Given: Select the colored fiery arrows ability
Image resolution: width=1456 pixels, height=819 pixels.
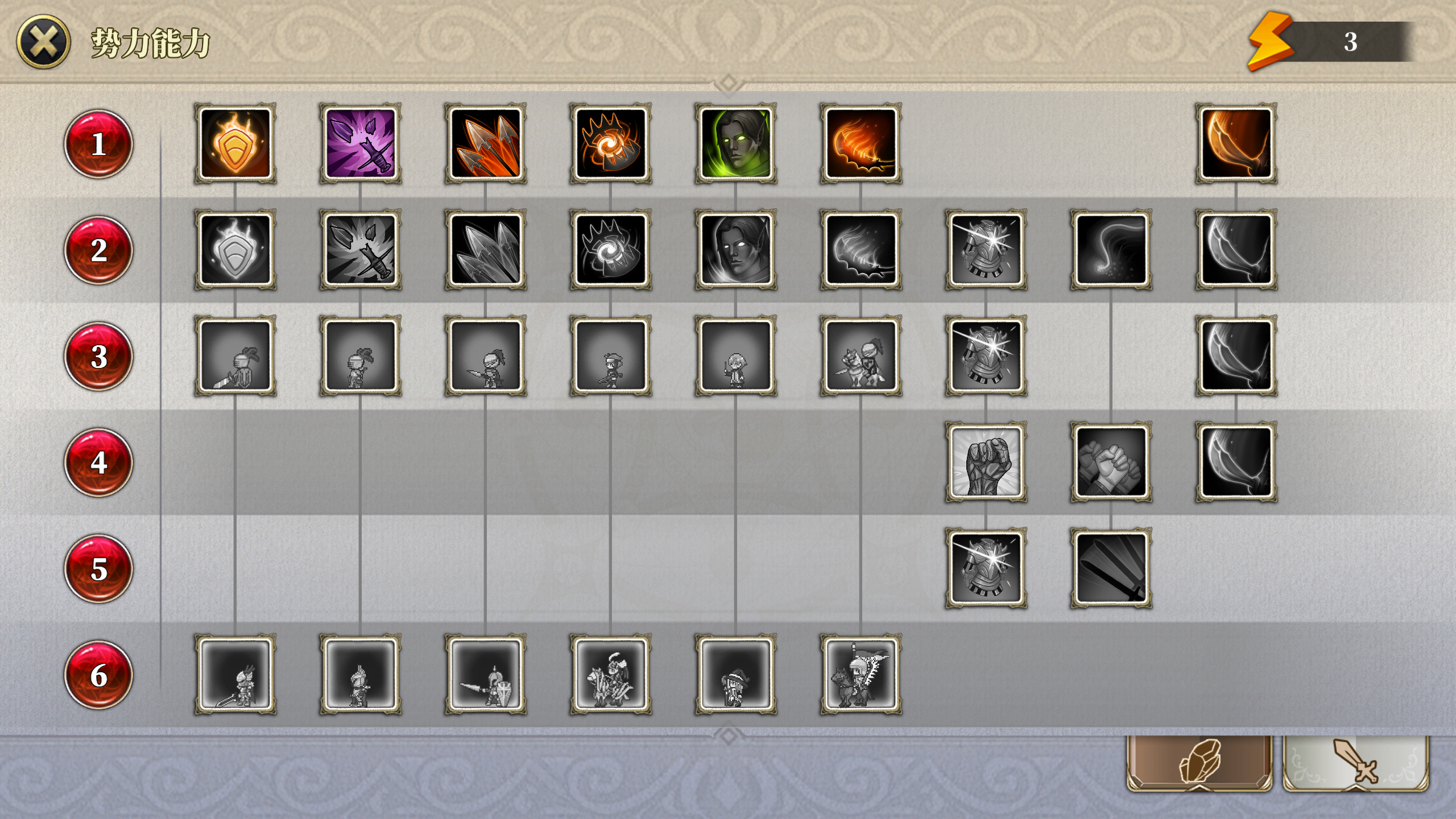Looking at the screenshot, I should (x=486, y=143).
